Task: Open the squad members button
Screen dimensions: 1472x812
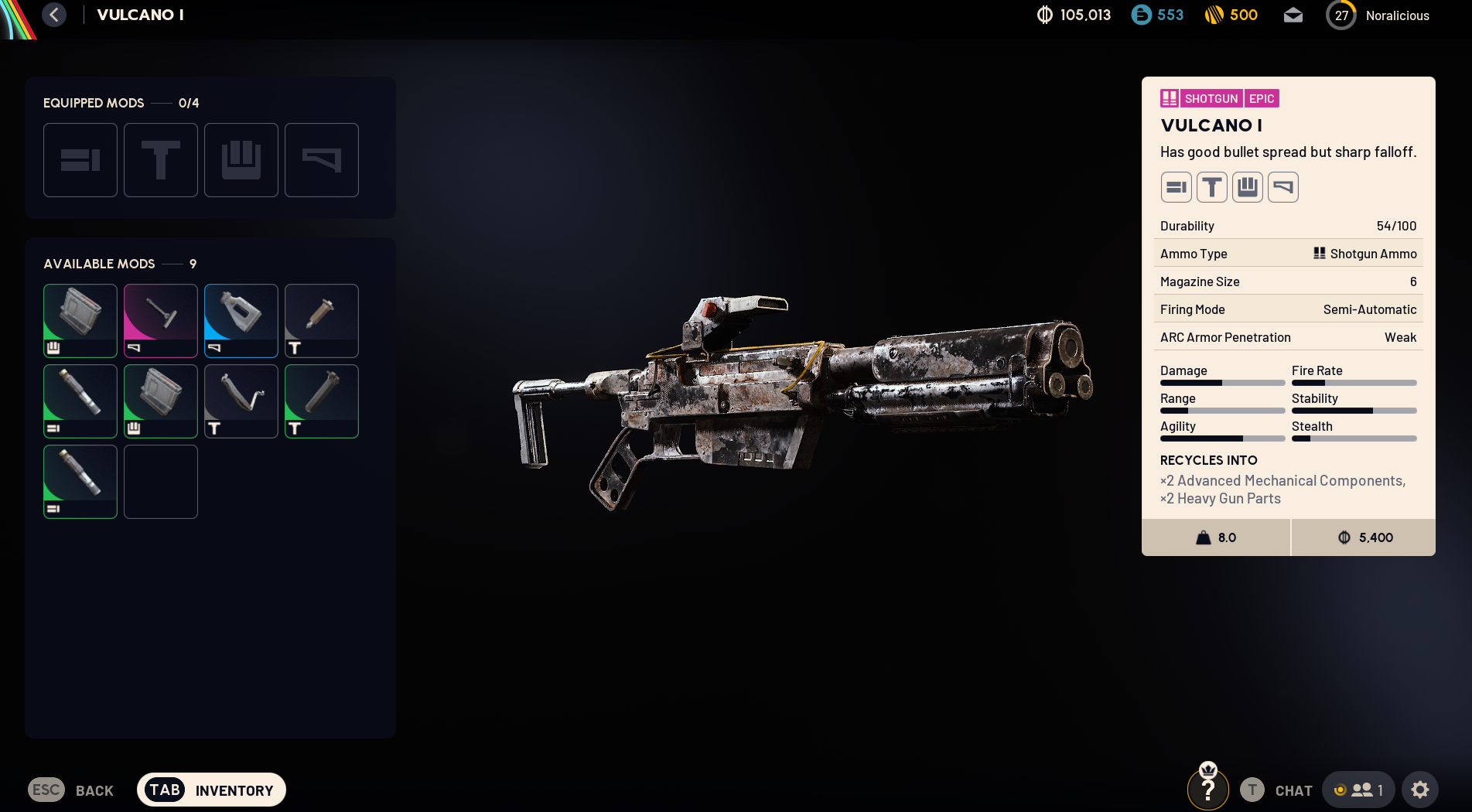Action: point(1358,790)
